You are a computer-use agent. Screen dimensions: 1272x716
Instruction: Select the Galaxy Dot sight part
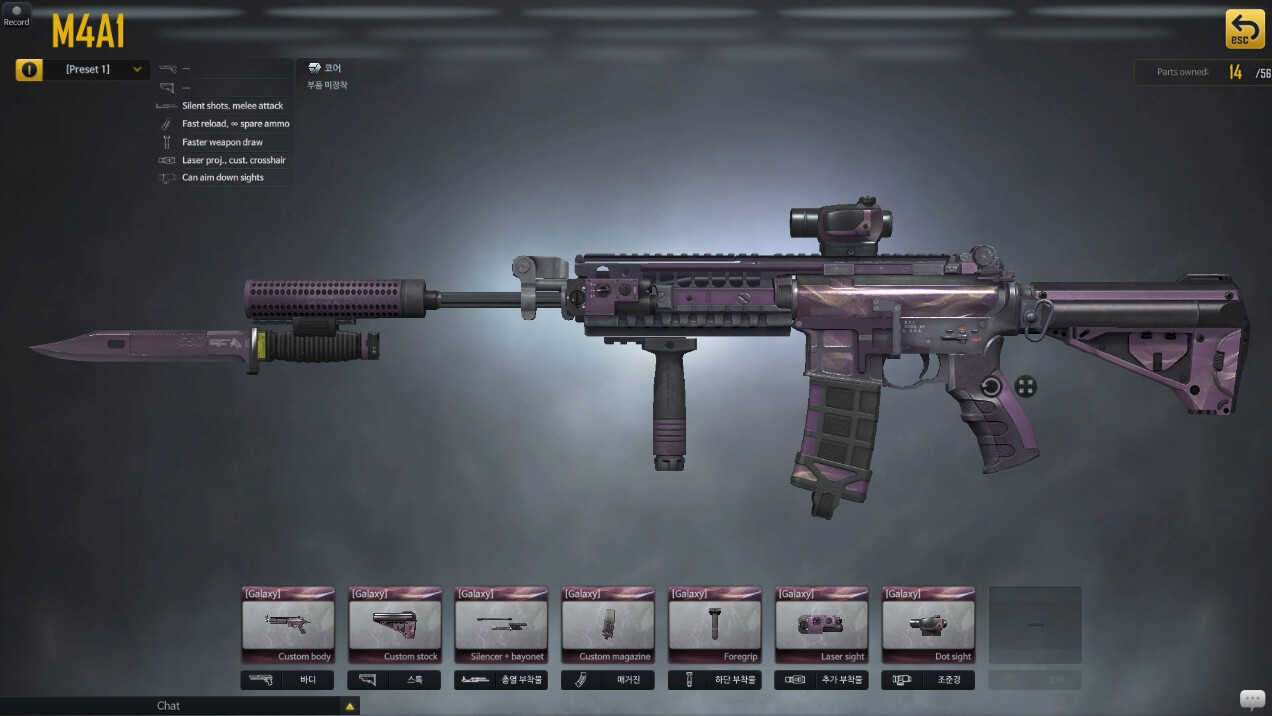928,625
